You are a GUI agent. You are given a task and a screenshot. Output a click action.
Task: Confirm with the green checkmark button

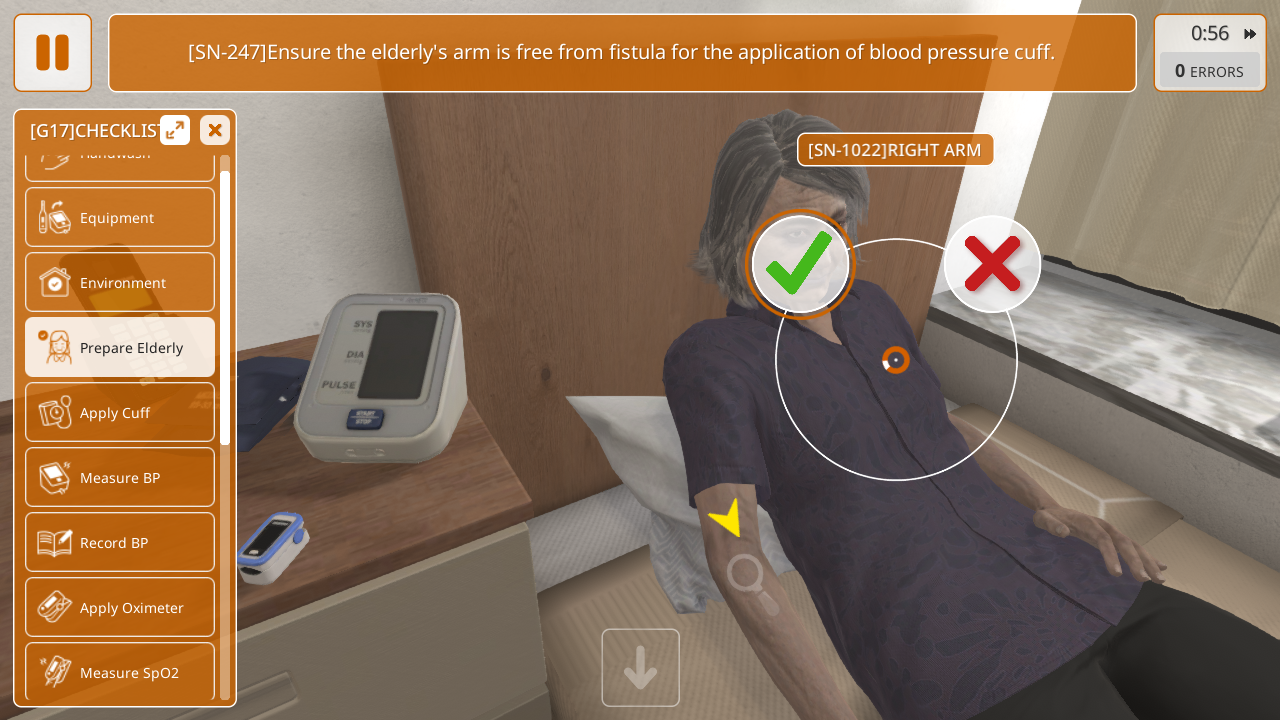800,265
